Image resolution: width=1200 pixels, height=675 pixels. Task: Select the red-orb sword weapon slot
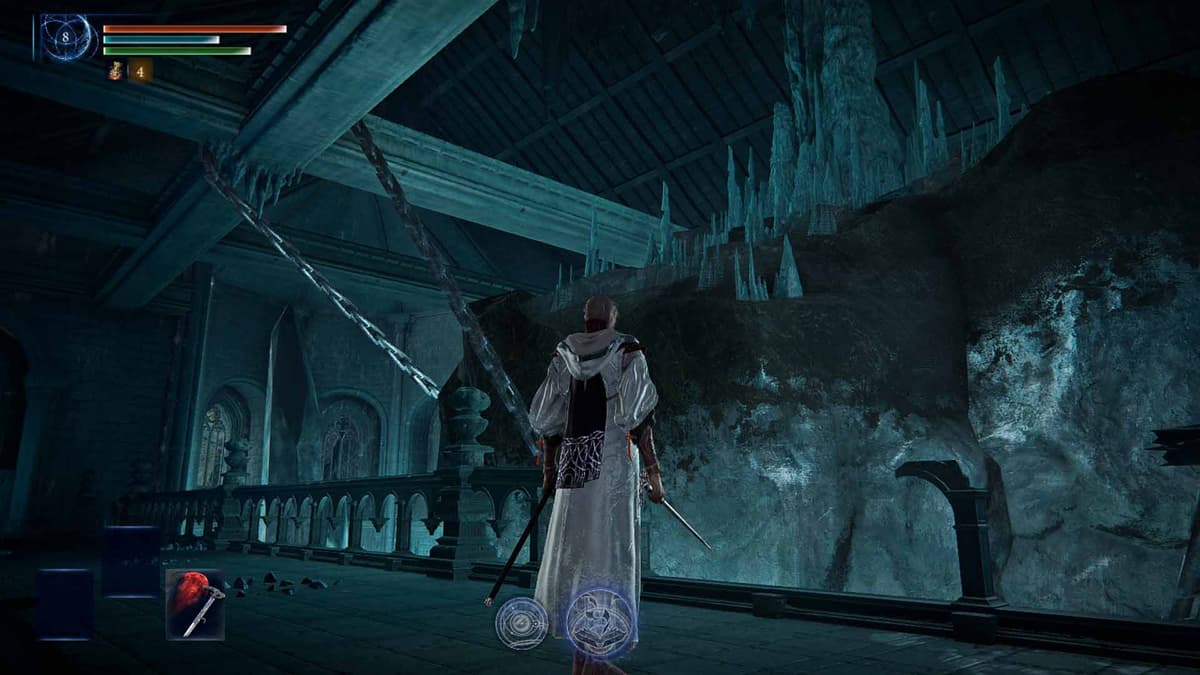tap(195, 604)
